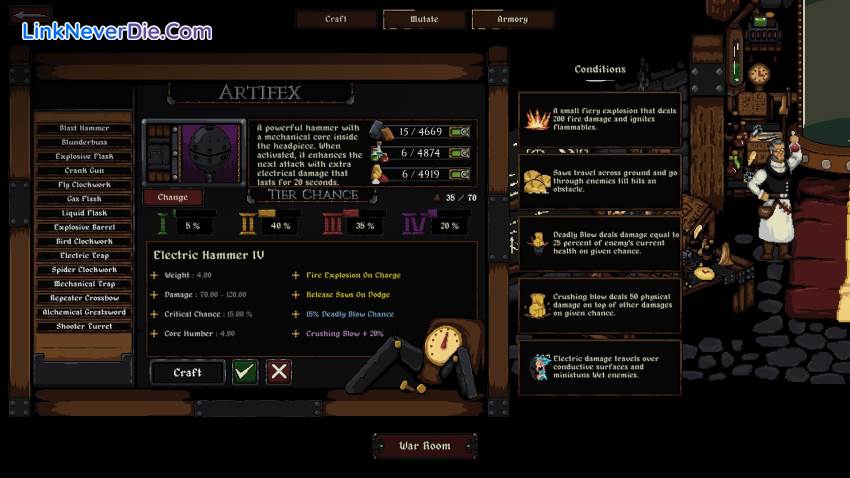
Task: Switch to the Craft tab
Action: tap(336, 19)
